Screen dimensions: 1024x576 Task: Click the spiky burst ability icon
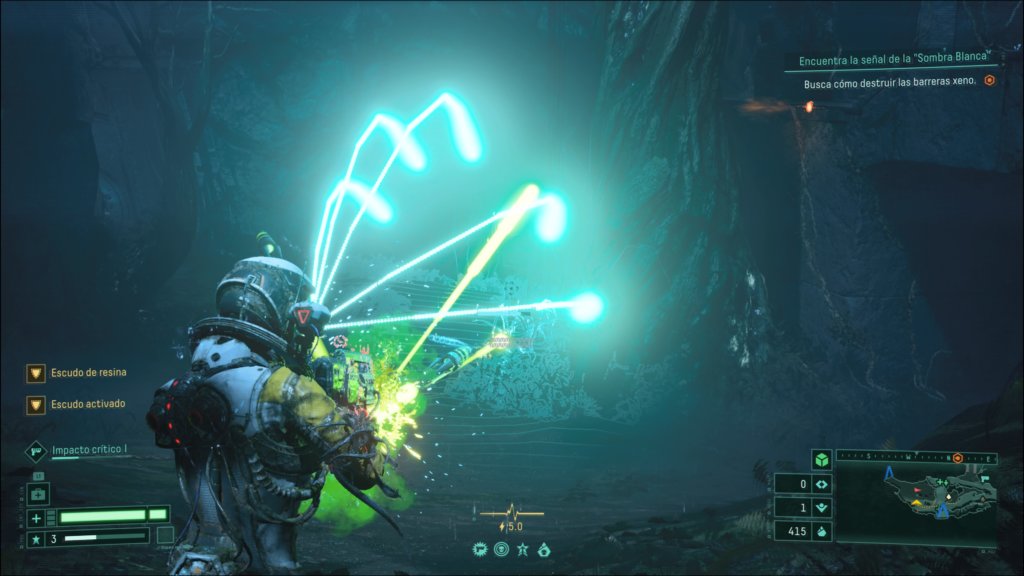point(481,549)
